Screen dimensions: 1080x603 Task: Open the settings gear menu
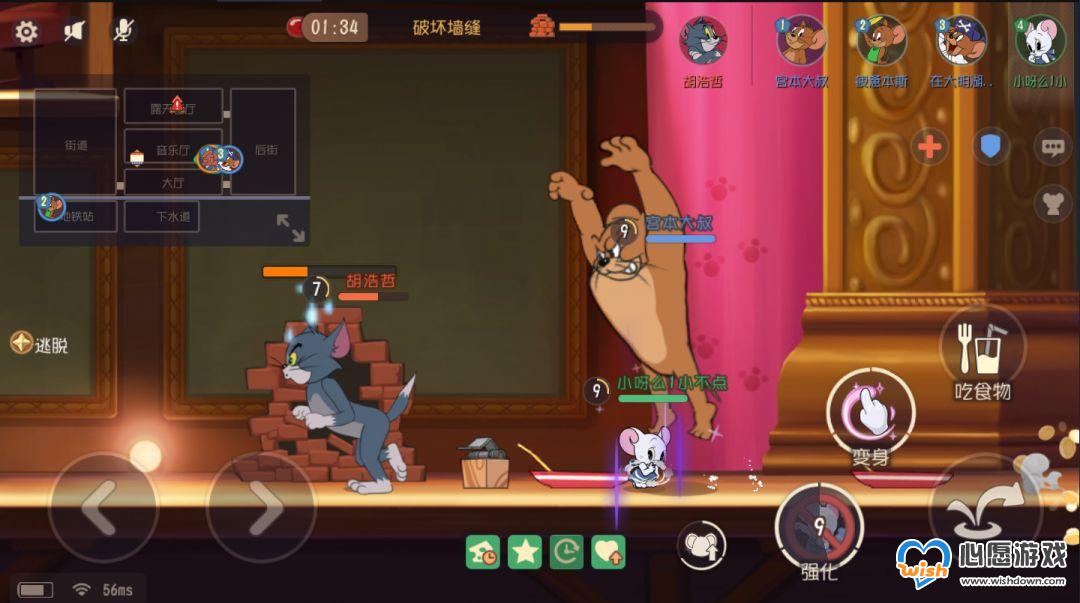click(x=26, y=31)
